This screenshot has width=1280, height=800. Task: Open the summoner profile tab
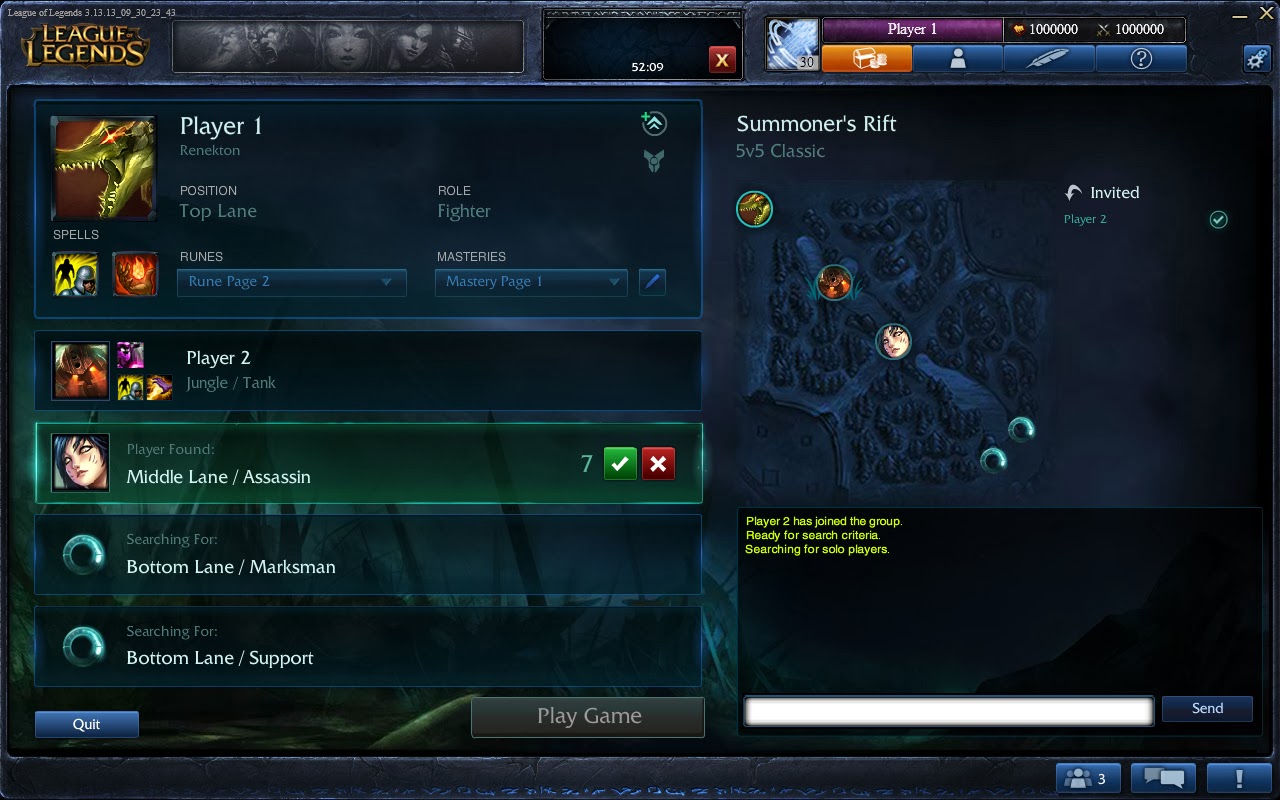pos(957,59)
